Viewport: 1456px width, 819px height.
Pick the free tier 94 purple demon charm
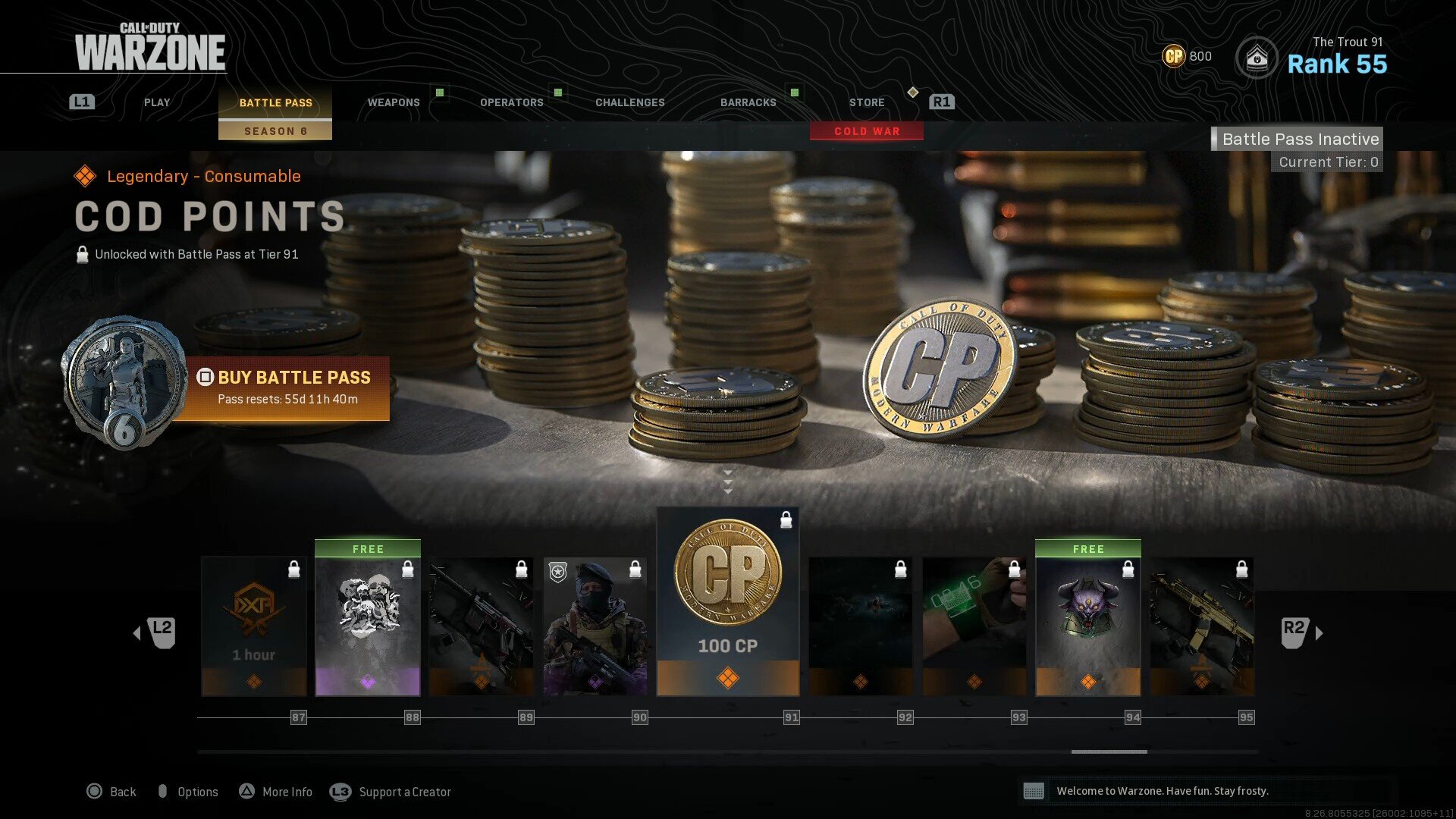[x=1088, y=619]
